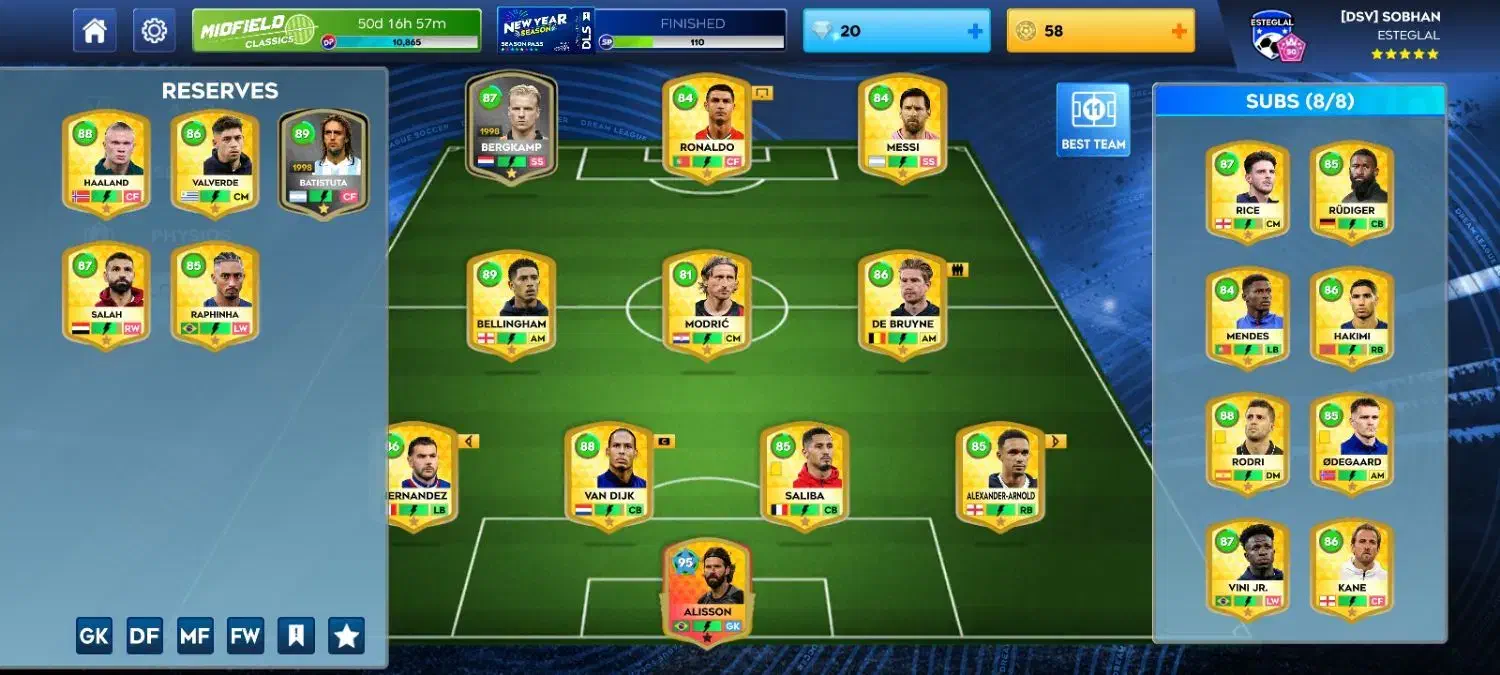Pick Kane from the substitutes
This screenshot has height=675, width=1500.
click(x=1352, y=568)
